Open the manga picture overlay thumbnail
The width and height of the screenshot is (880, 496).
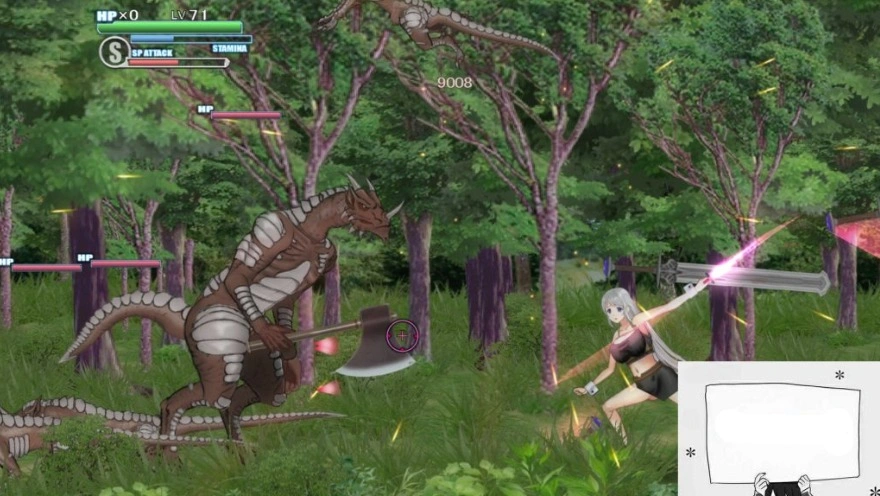point(780,429)
